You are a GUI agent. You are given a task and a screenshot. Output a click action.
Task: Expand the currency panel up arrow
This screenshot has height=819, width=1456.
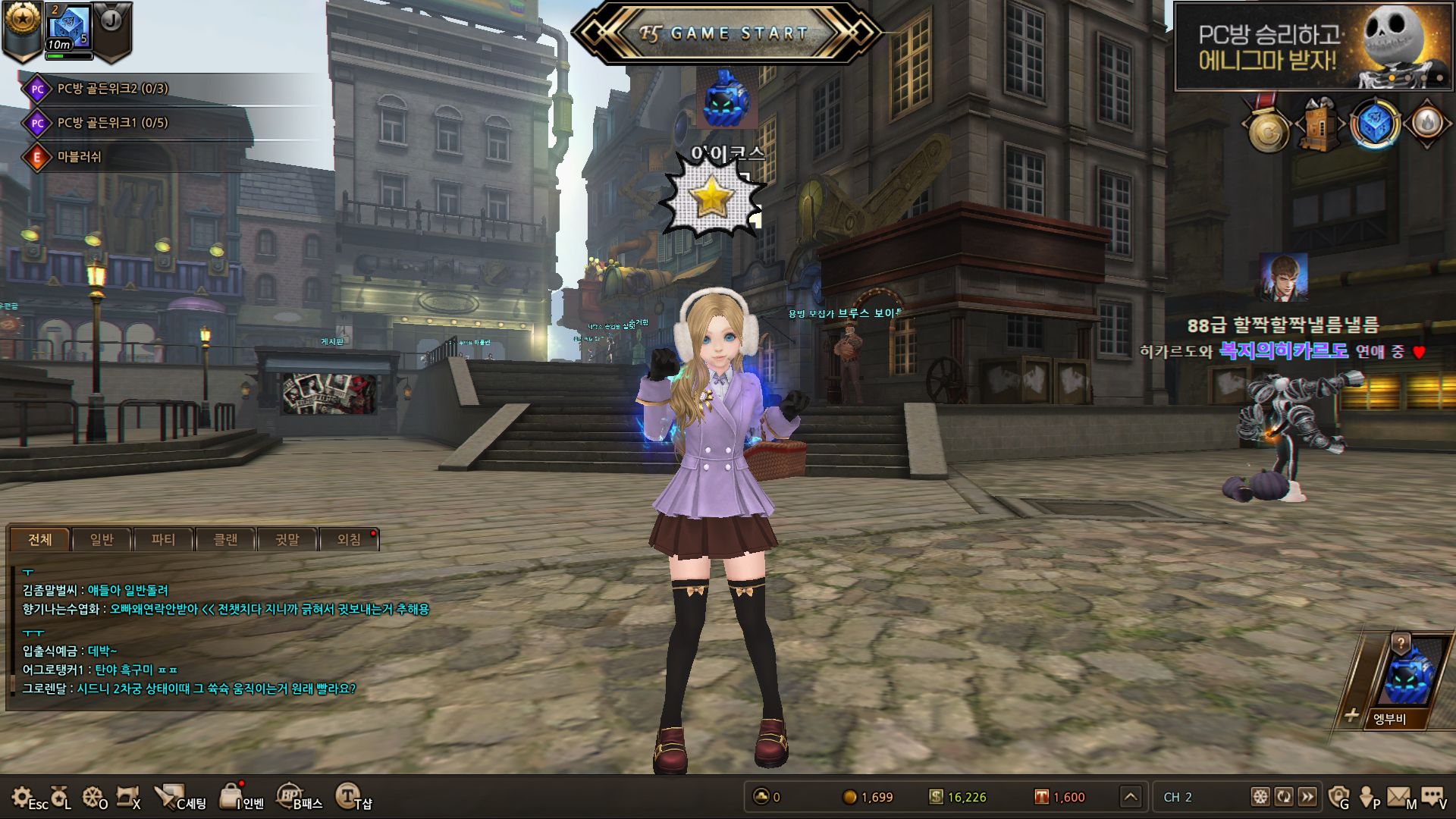pos(1131,796)
